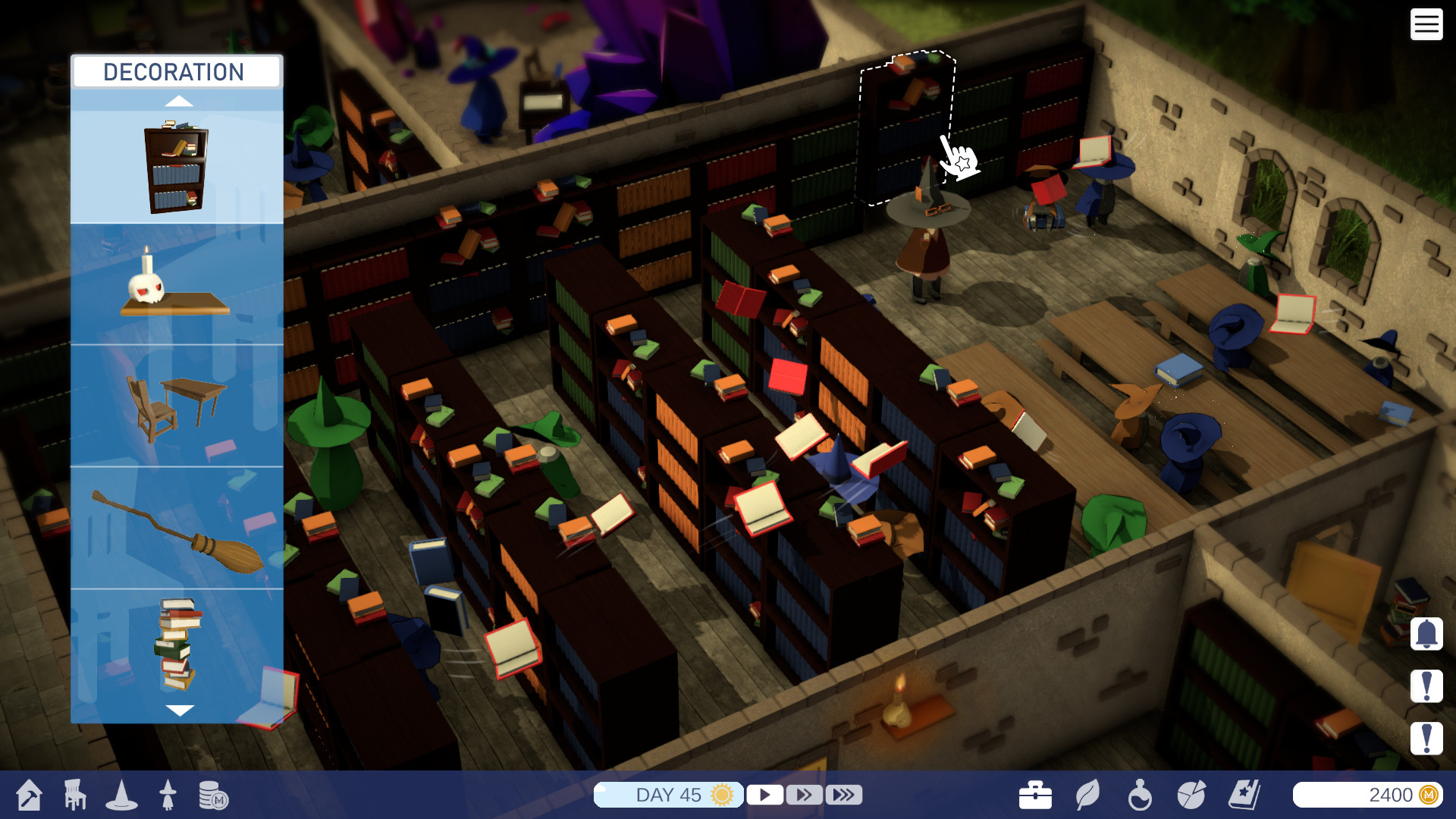The height and width of the screenshot is (819, 1456).
Task: Open the hamburger menu
Action: point(1426,25)
